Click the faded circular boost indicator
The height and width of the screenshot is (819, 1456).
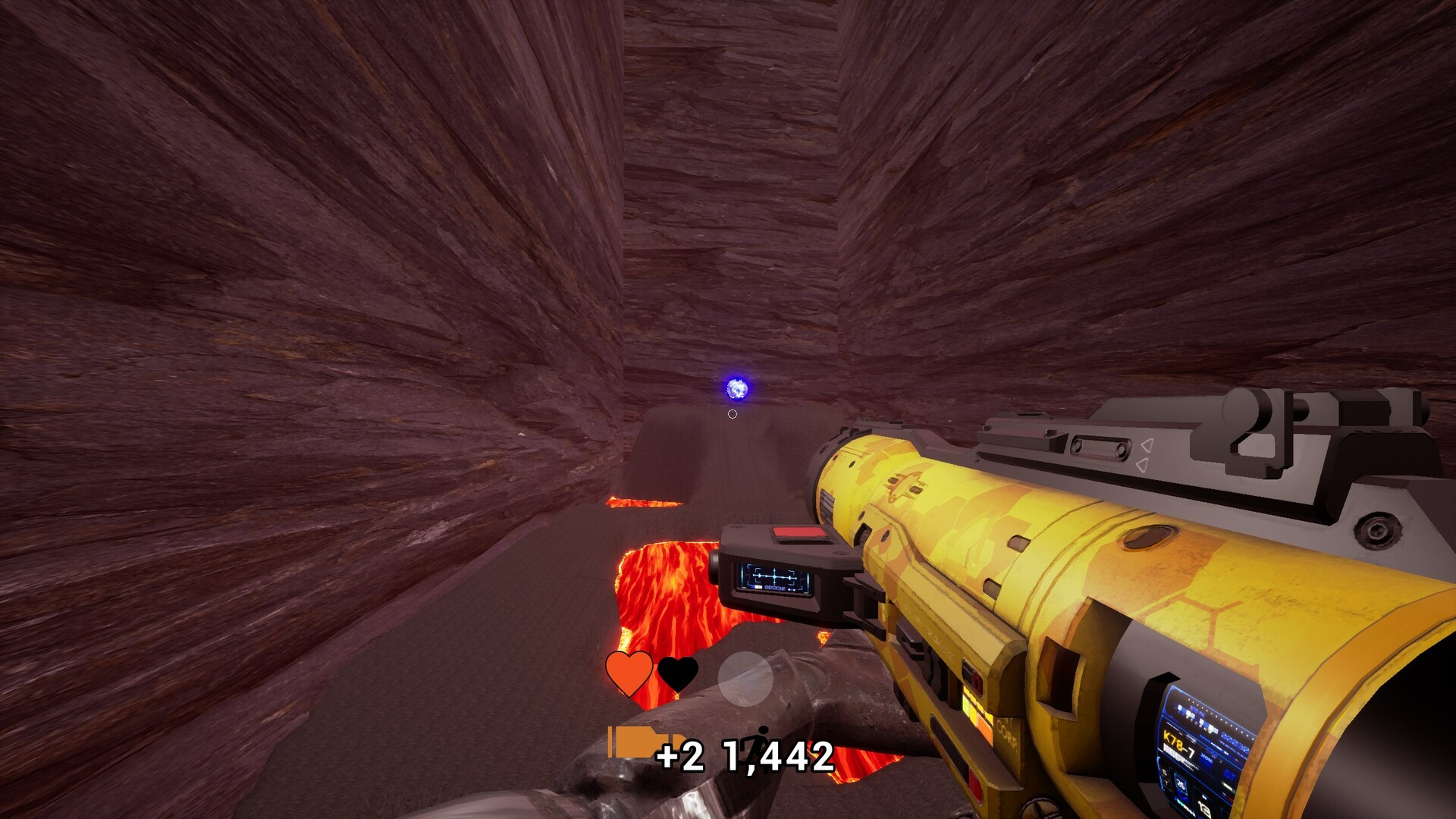(747, 680)
